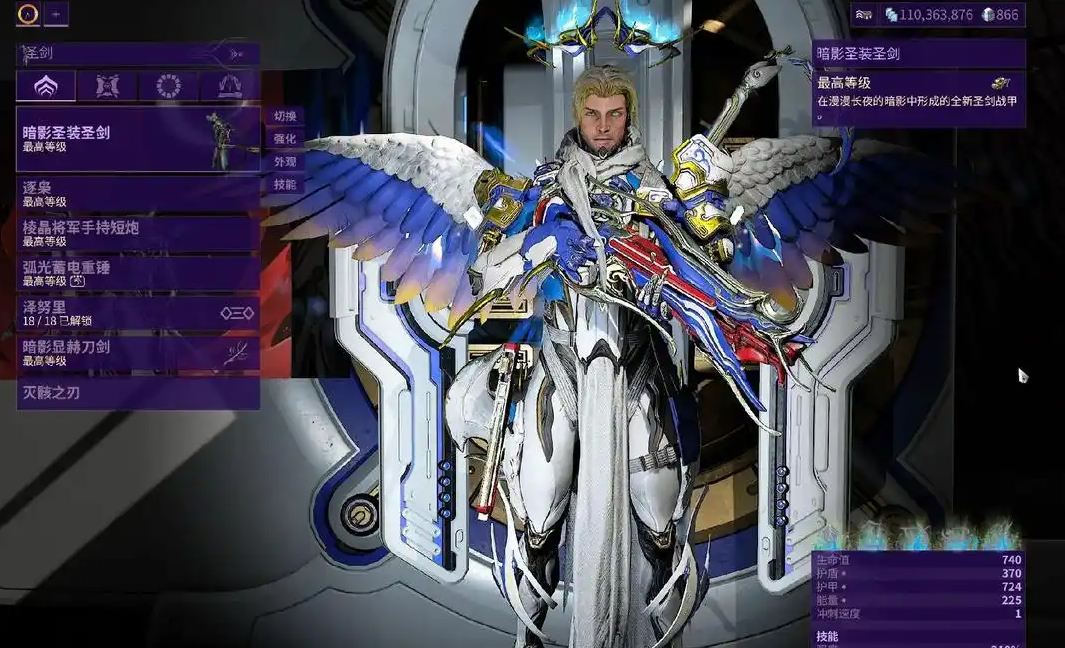Viewport: 1065px width, 648px height.
Task: Switch to the circular ring category tab
Action: click(x=168, y=87)
